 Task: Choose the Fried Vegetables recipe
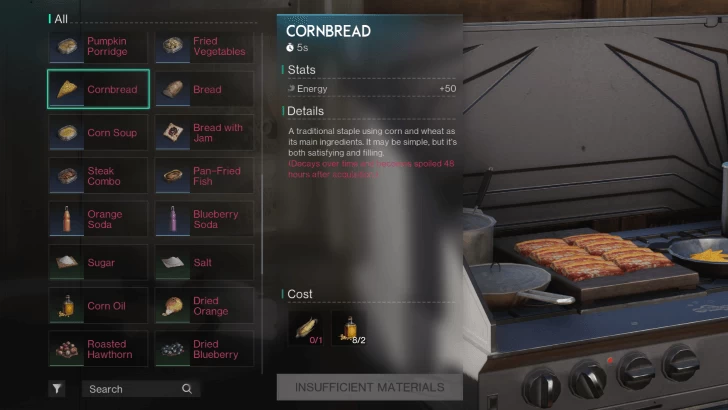pyautogui.click(x=204, y=46)
